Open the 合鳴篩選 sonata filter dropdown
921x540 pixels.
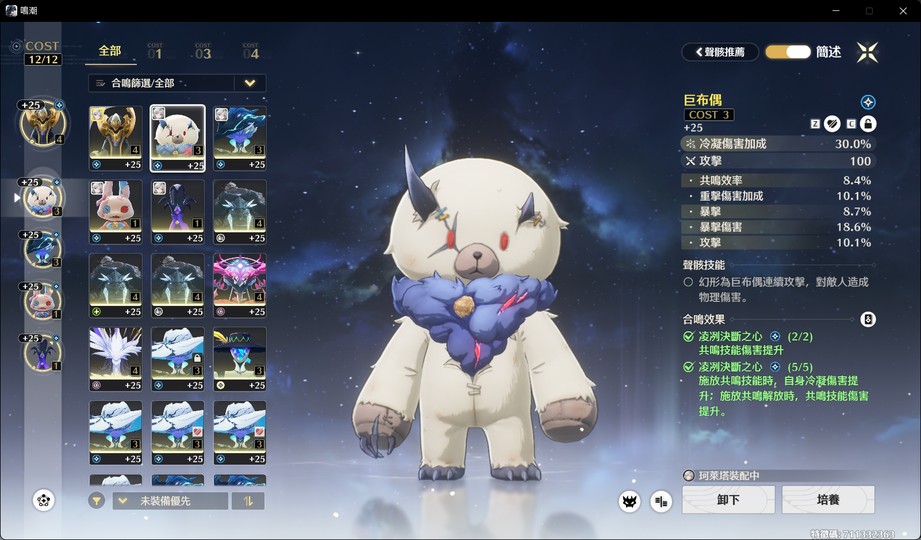pyautogui.click(x=176, y=83)
